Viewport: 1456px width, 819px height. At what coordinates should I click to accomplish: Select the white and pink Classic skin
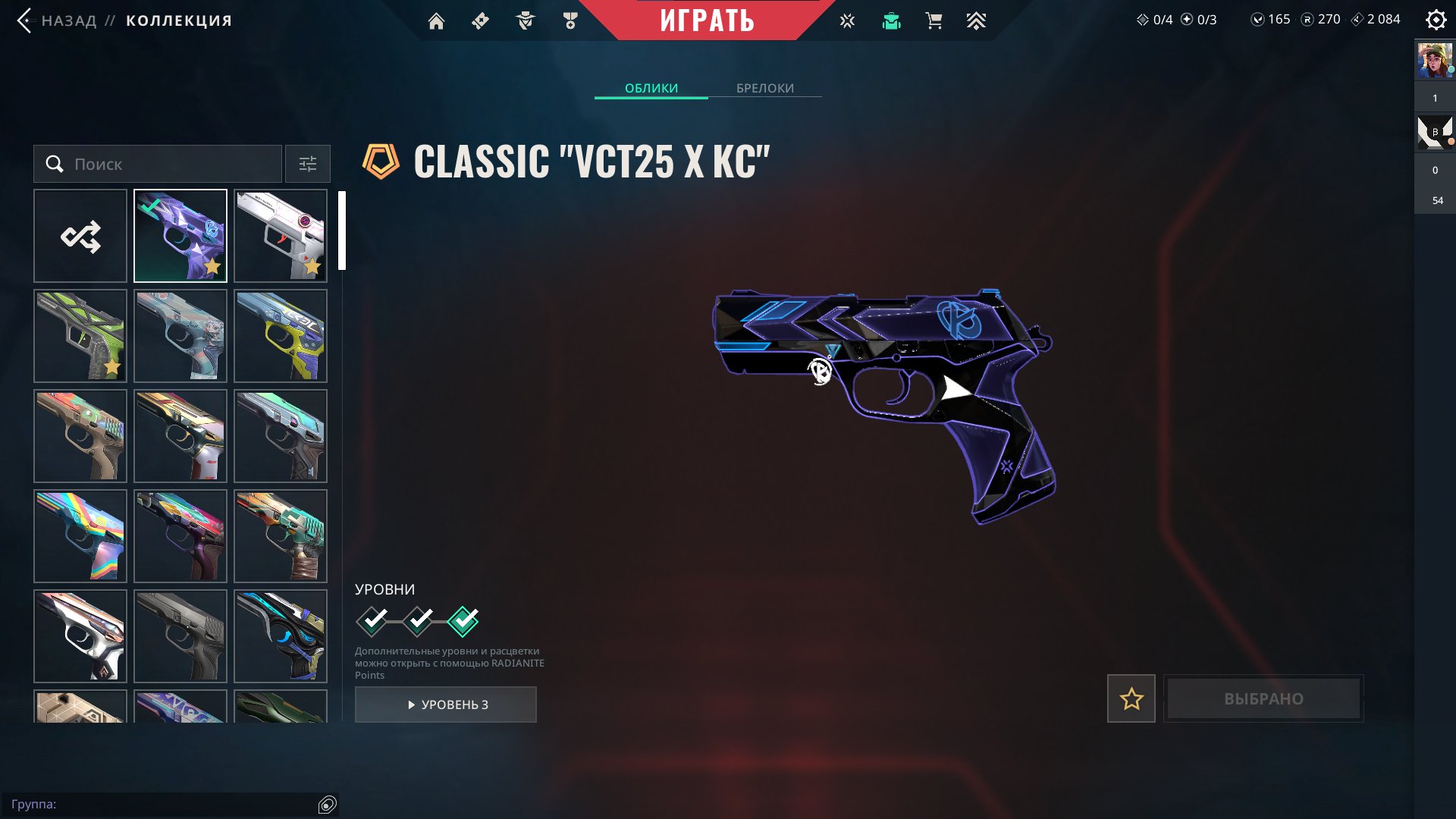click(x=281, y=236)
